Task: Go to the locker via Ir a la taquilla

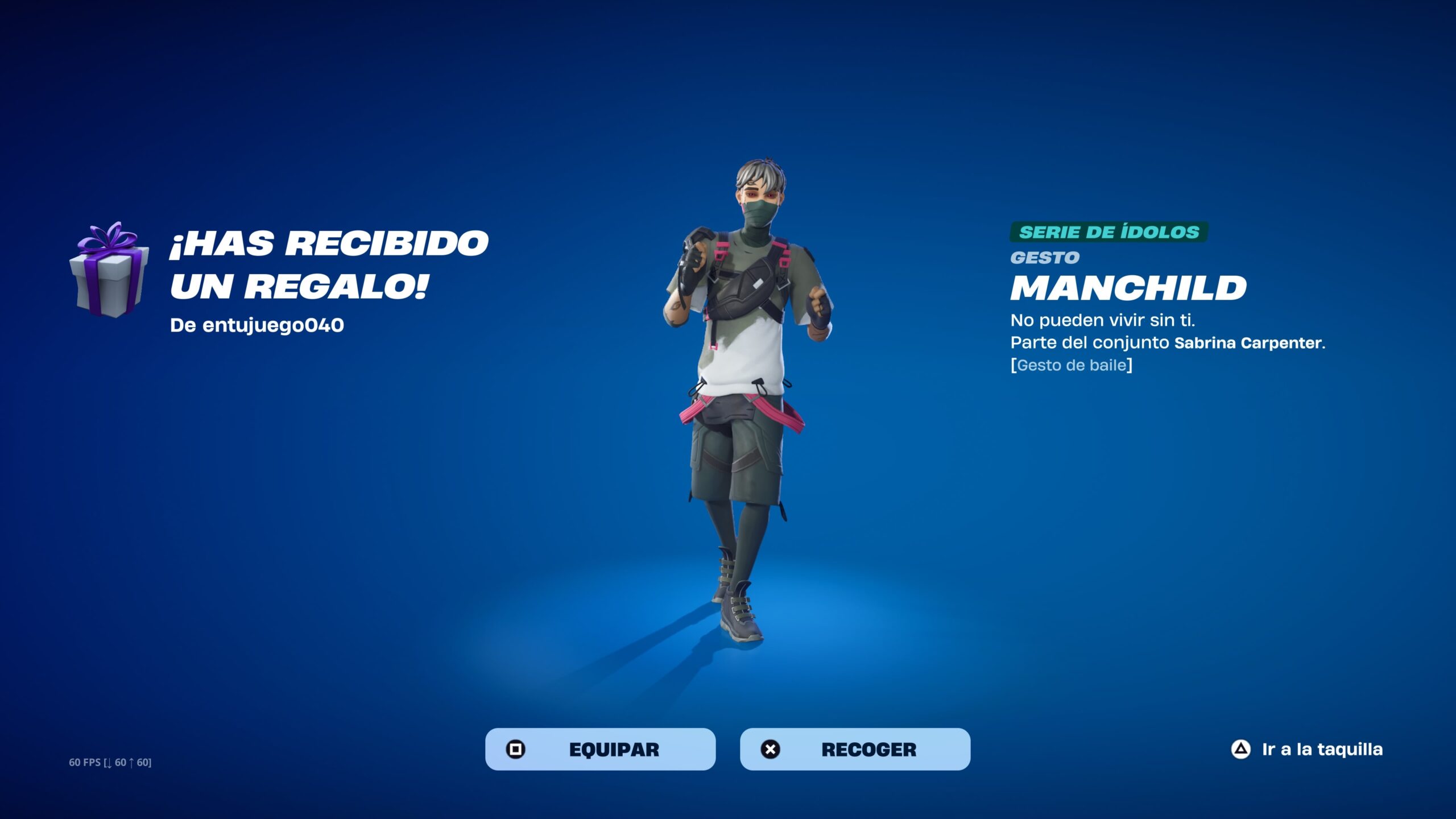Action: 1307,749
